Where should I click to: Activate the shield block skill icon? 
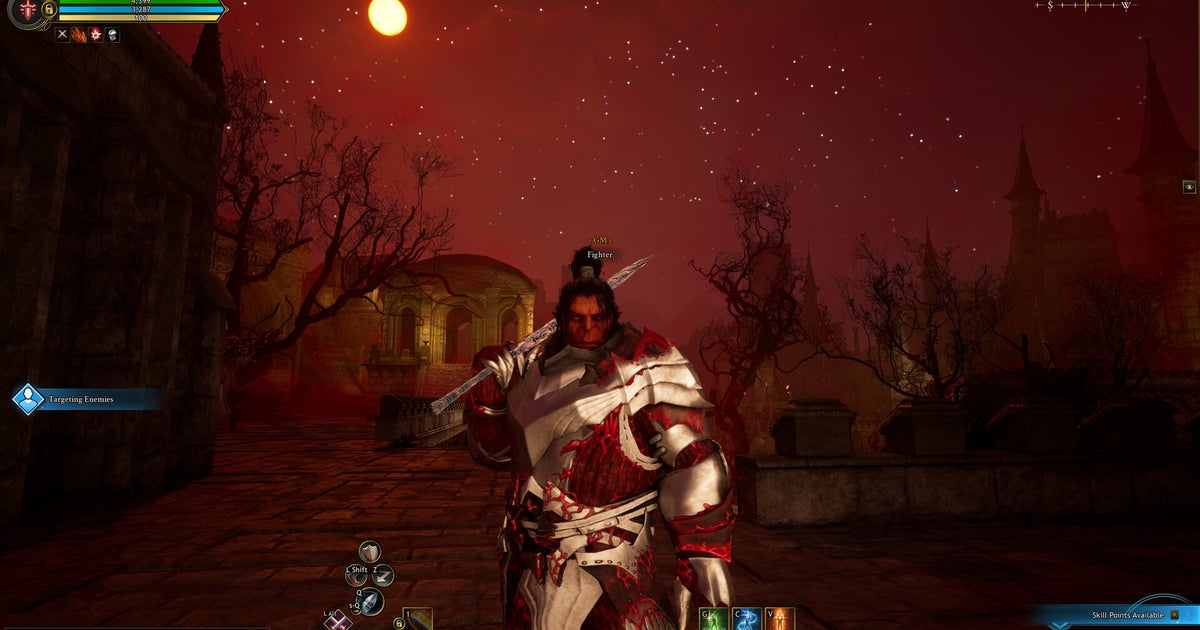click(370, 552)
